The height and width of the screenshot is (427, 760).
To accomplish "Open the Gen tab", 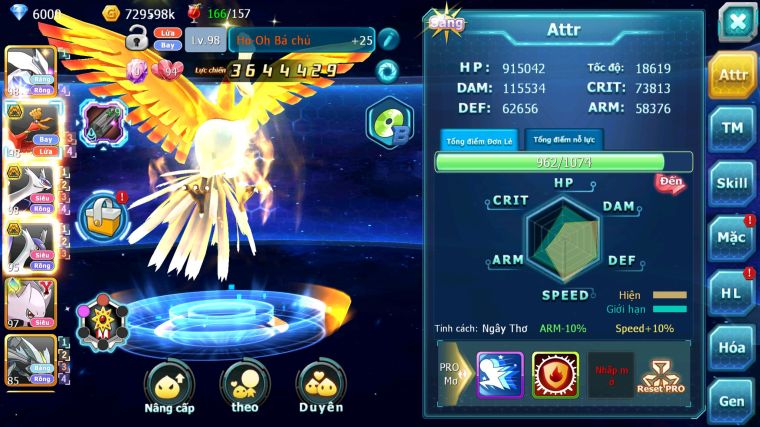I will [732, 399].
